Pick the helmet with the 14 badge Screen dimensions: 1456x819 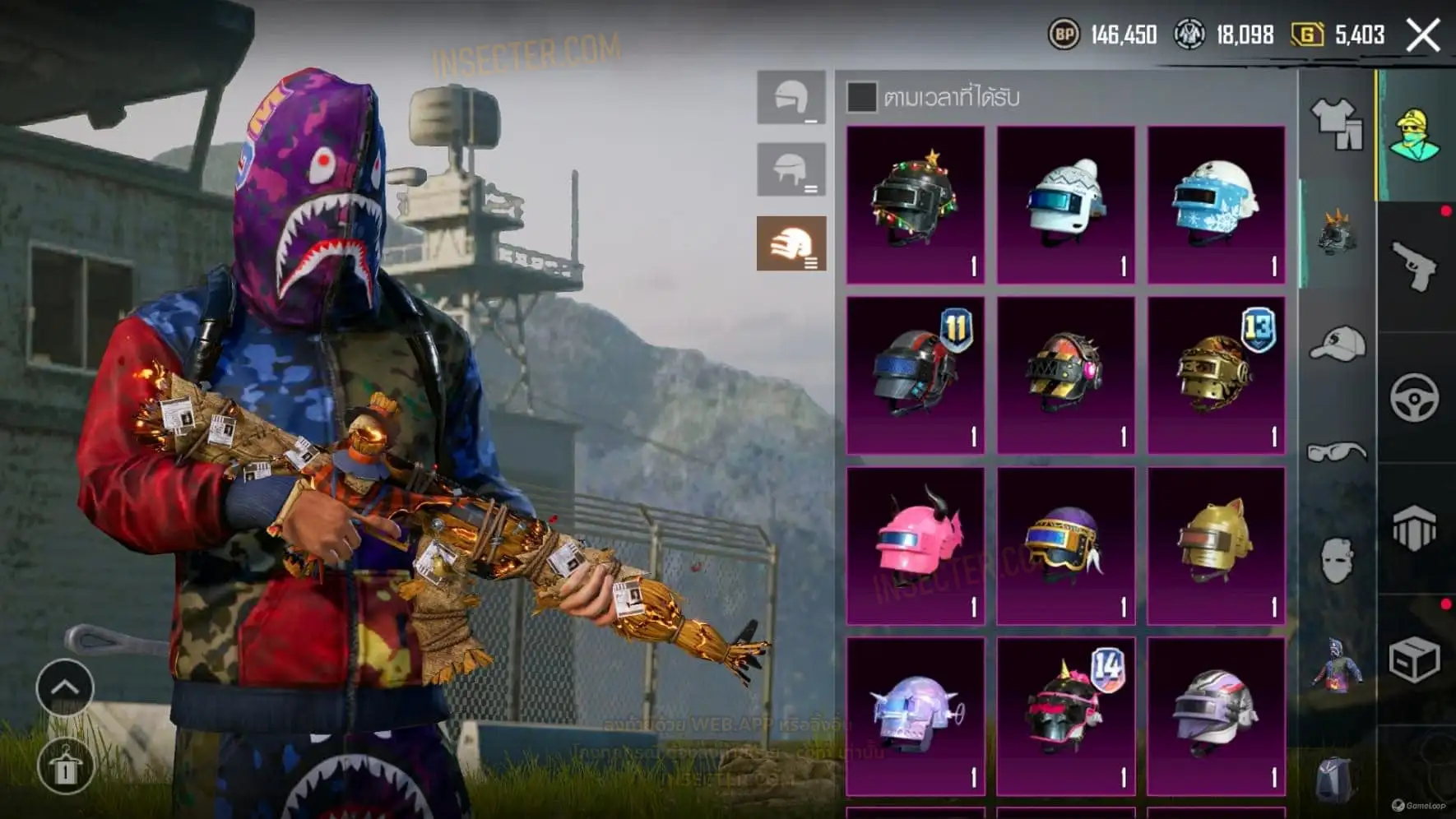pos(1065,715)
